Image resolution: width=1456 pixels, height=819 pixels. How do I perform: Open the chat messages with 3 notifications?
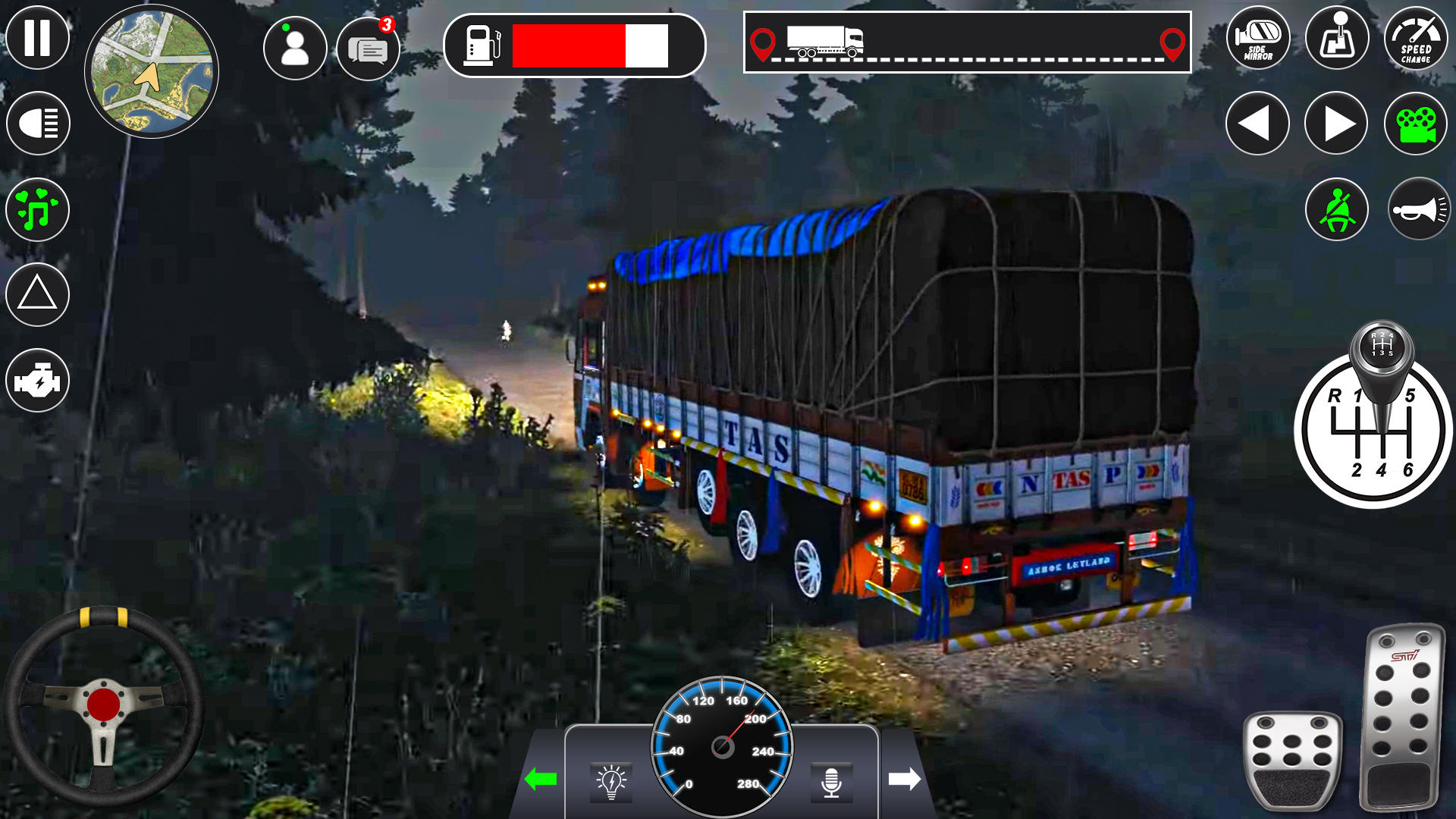[x=369, y=48]
